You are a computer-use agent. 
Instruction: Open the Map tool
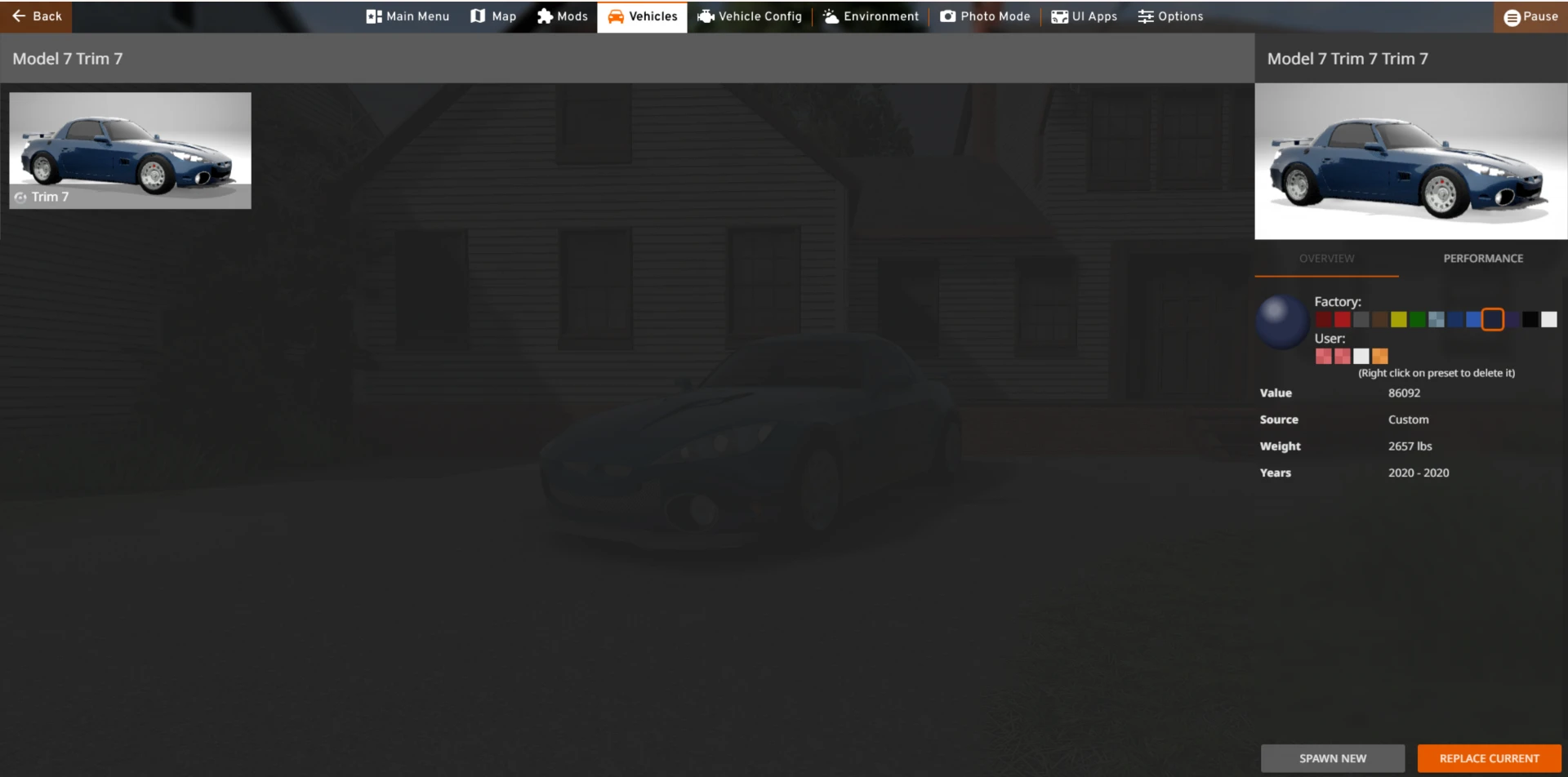(x=493, y=16)
